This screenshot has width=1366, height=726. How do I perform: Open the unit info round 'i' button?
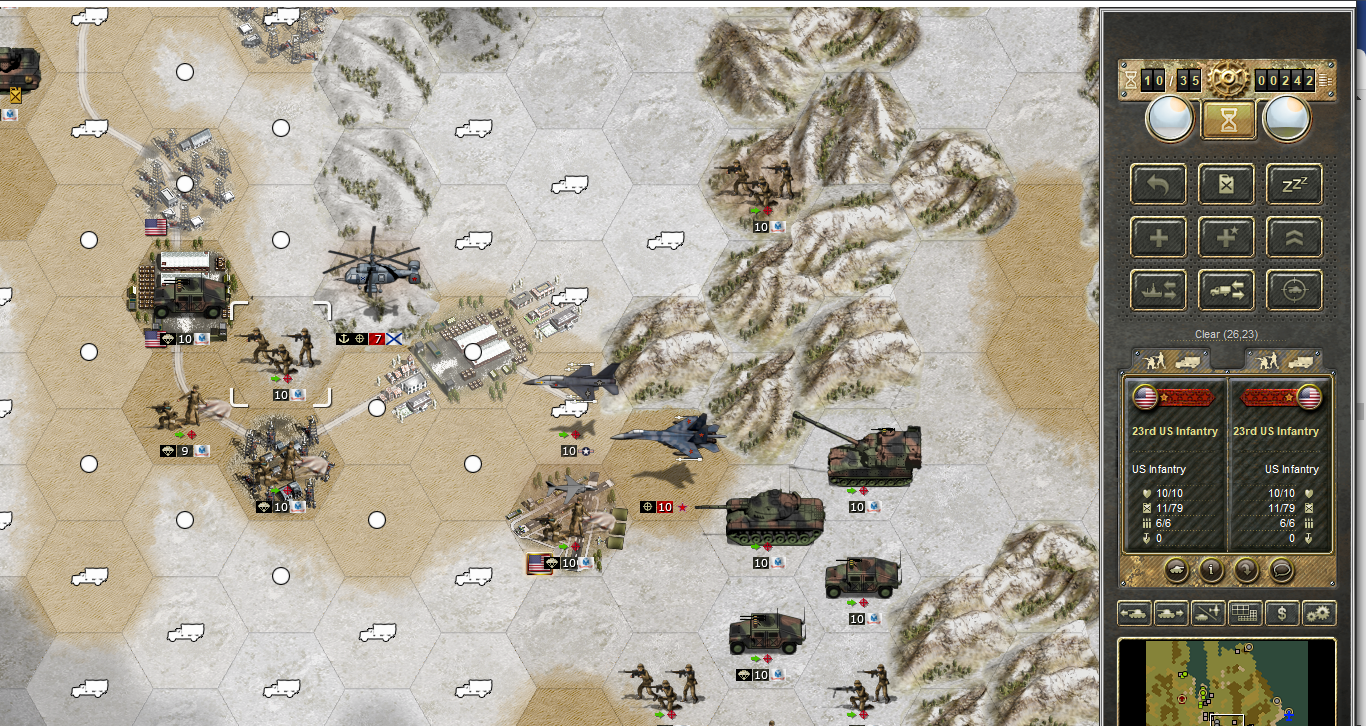(1211, 570)
